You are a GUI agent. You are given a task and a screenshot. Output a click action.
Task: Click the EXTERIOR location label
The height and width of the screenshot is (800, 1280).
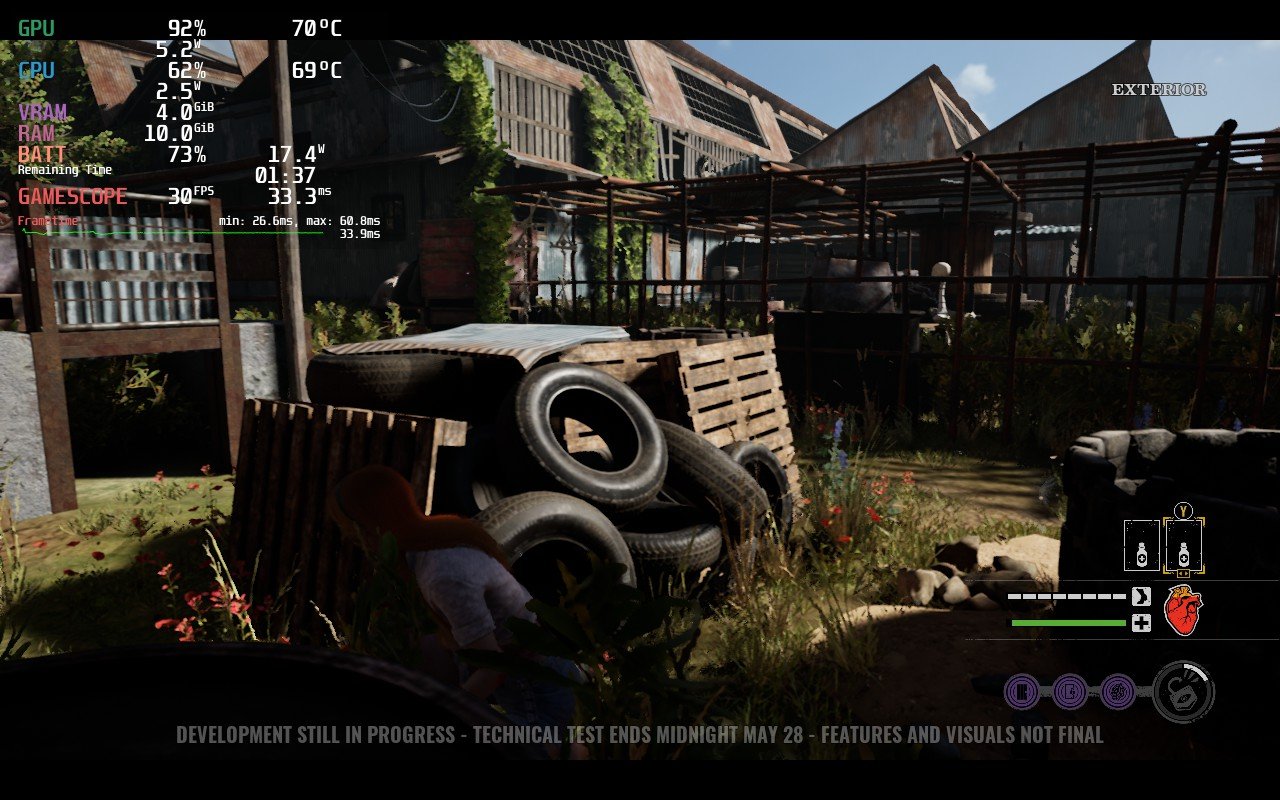coord(1157,90)
